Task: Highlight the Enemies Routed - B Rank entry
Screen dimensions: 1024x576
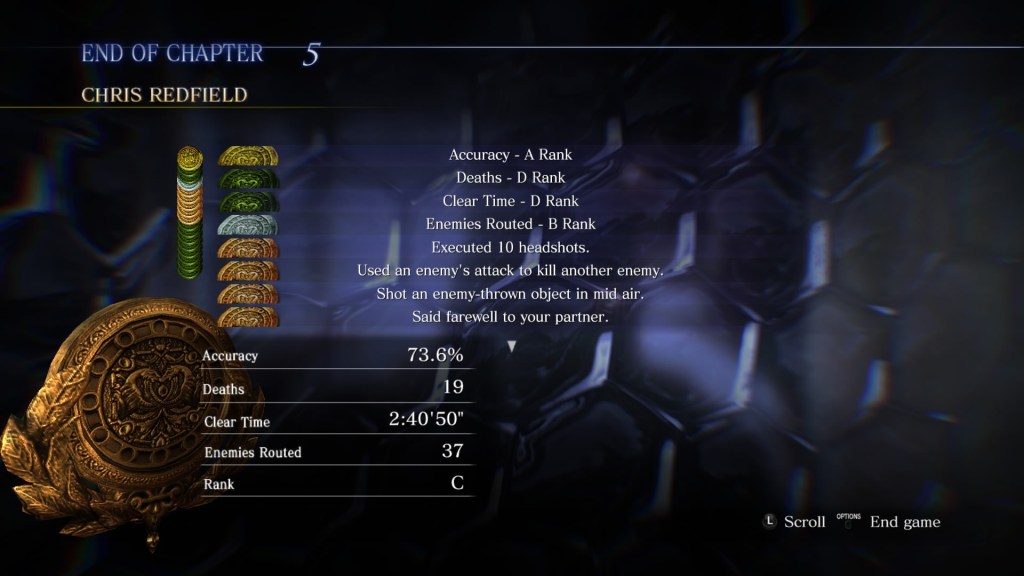Action: pos(510,224)
